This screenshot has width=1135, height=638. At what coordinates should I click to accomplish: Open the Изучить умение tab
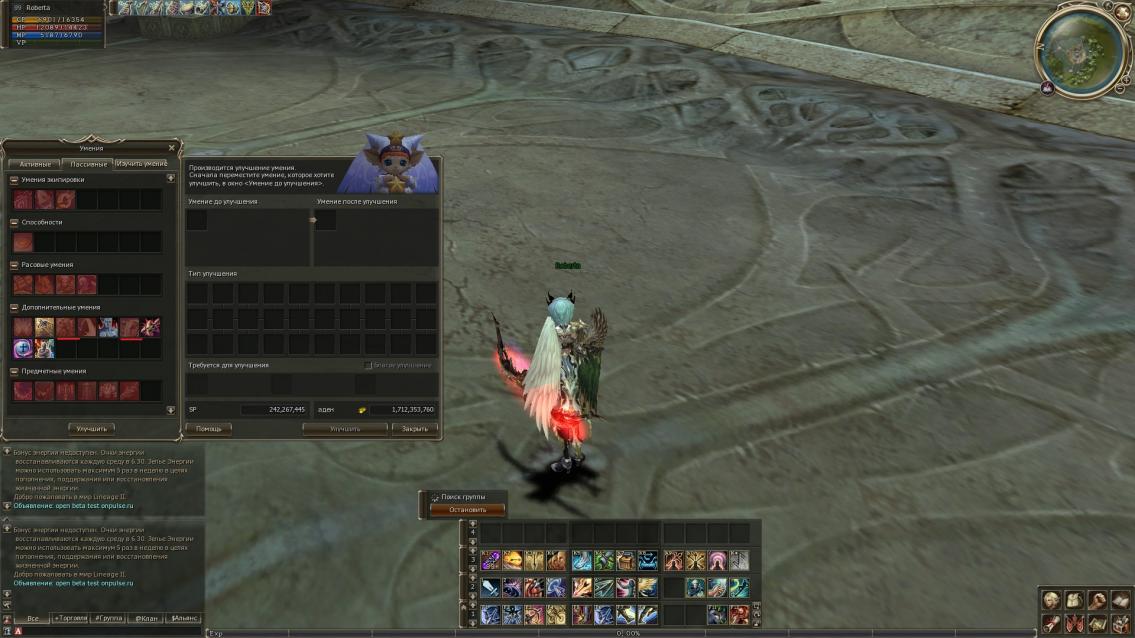click(141, 163)
